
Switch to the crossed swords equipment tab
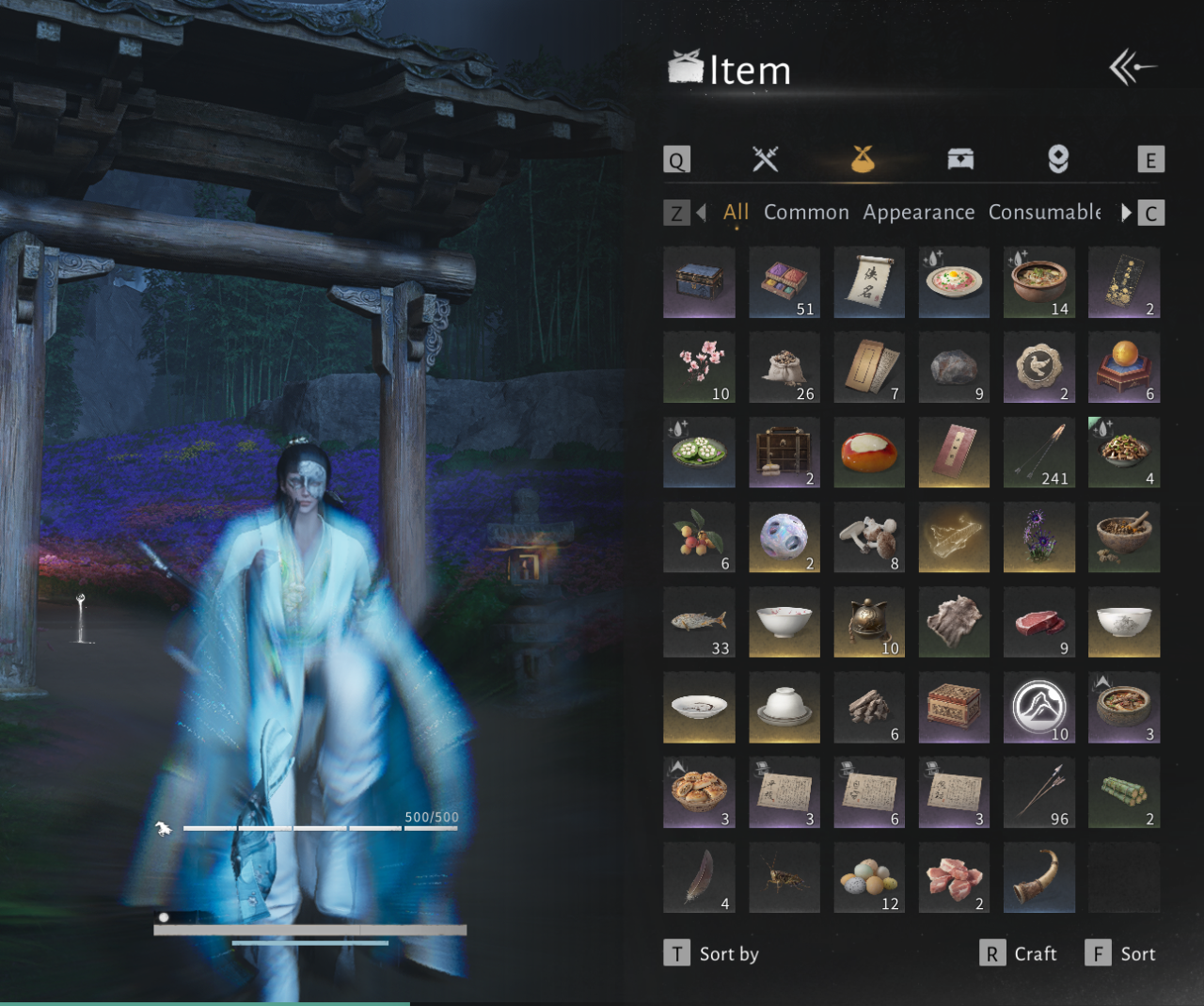(x=766, y=159)
